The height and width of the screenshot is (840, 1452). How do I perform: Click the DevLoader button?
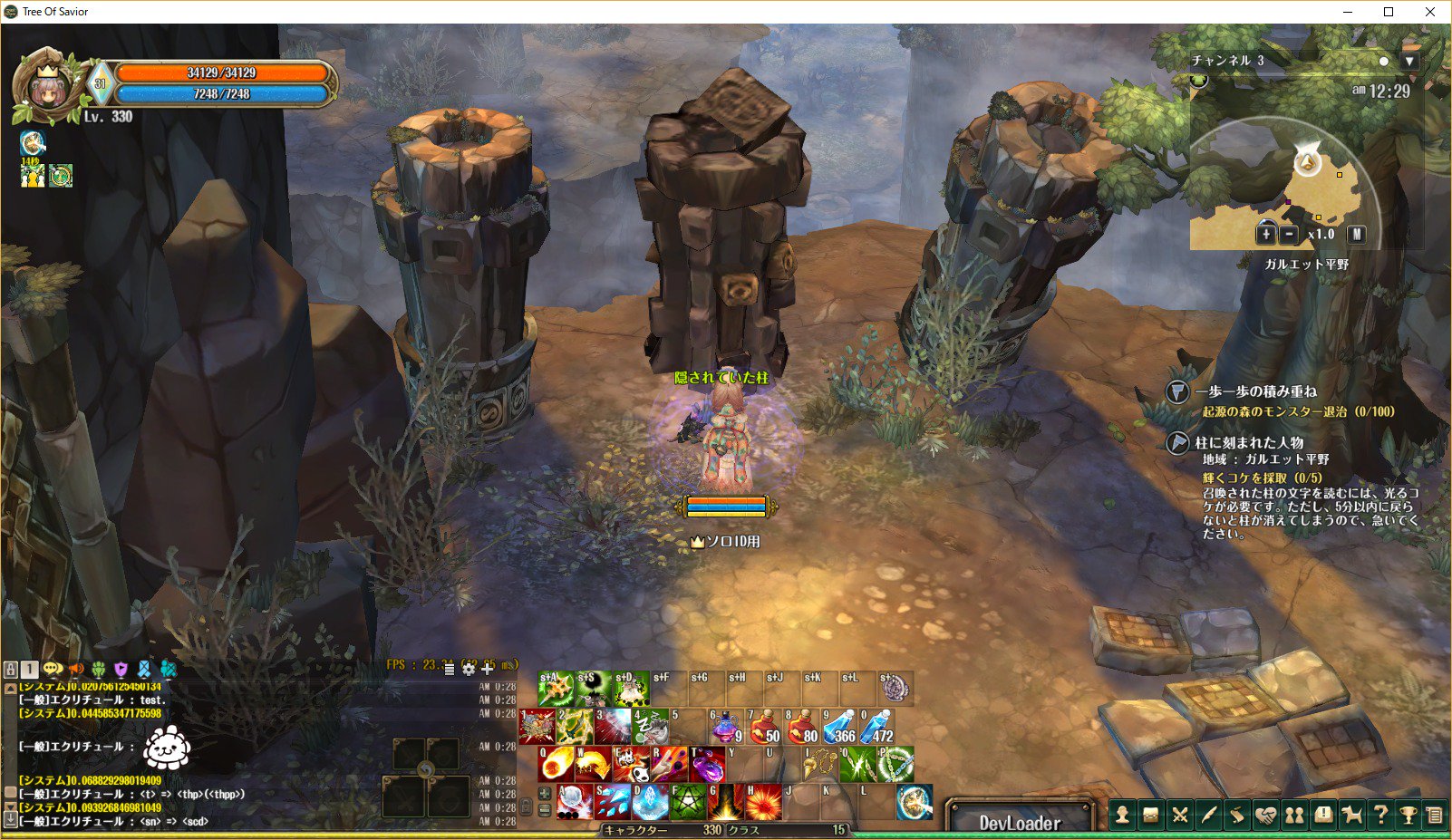1019,822
